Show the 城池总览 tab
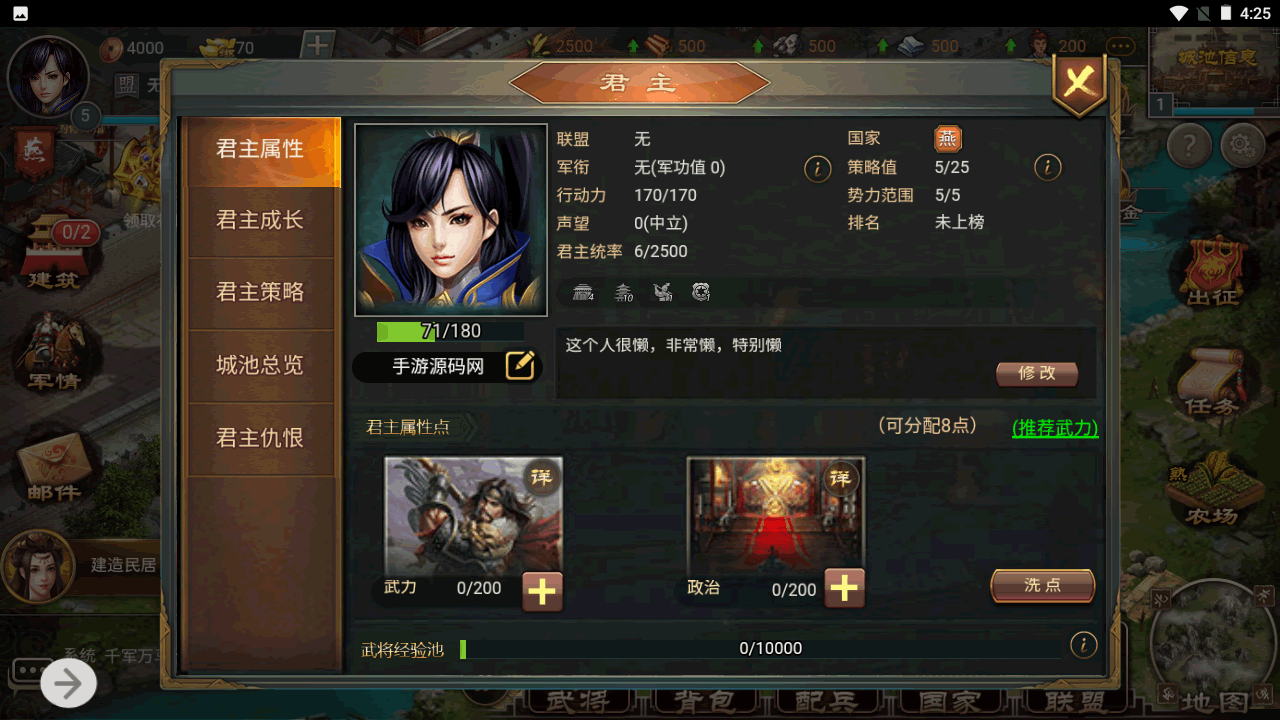1280x720 pixels. (260, 365)
